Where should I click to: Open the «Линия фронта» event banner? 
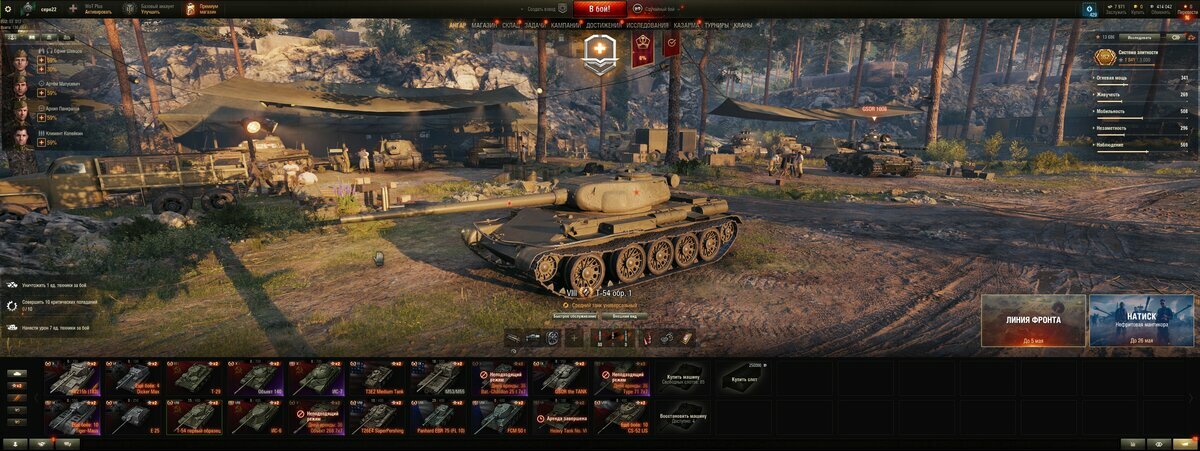click(1033, 320)
